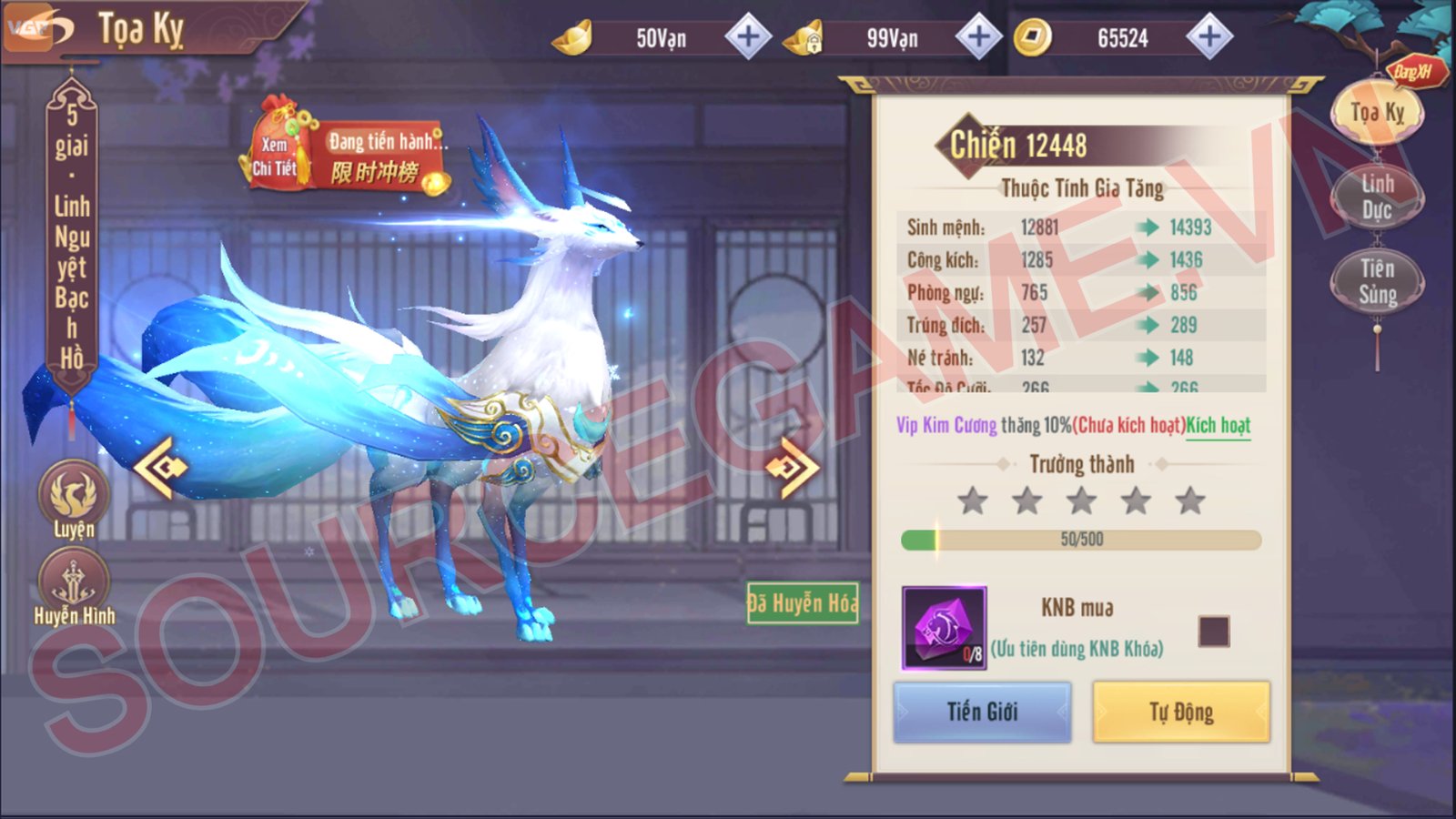The width and height of the screenshot is (1456, 819).
Task: Start auto-upgrade with Tự Động button
Action: (x=1180, y=712)
